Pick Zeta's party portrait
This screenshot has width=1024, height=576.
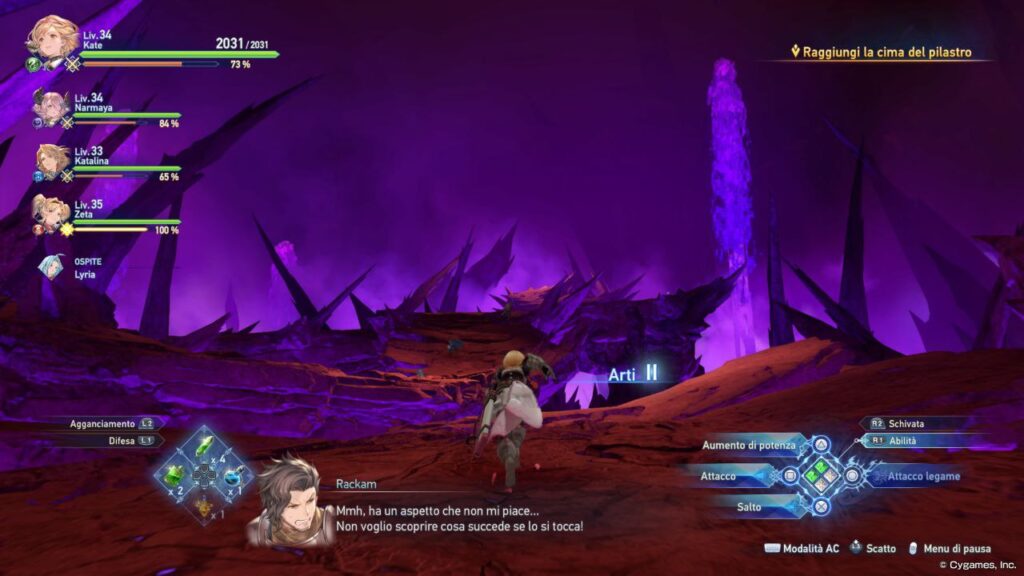coord(50,211)
